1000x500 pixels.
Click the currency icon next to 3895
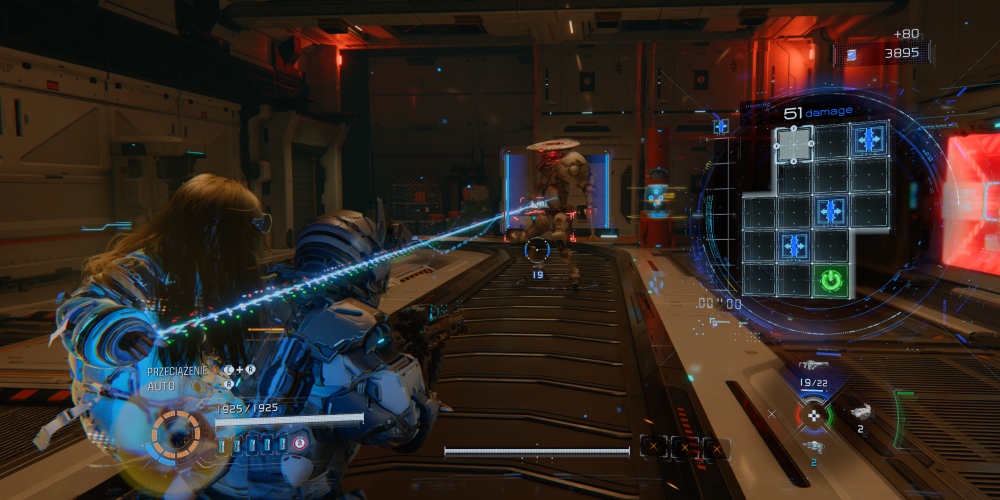[851, 54]
